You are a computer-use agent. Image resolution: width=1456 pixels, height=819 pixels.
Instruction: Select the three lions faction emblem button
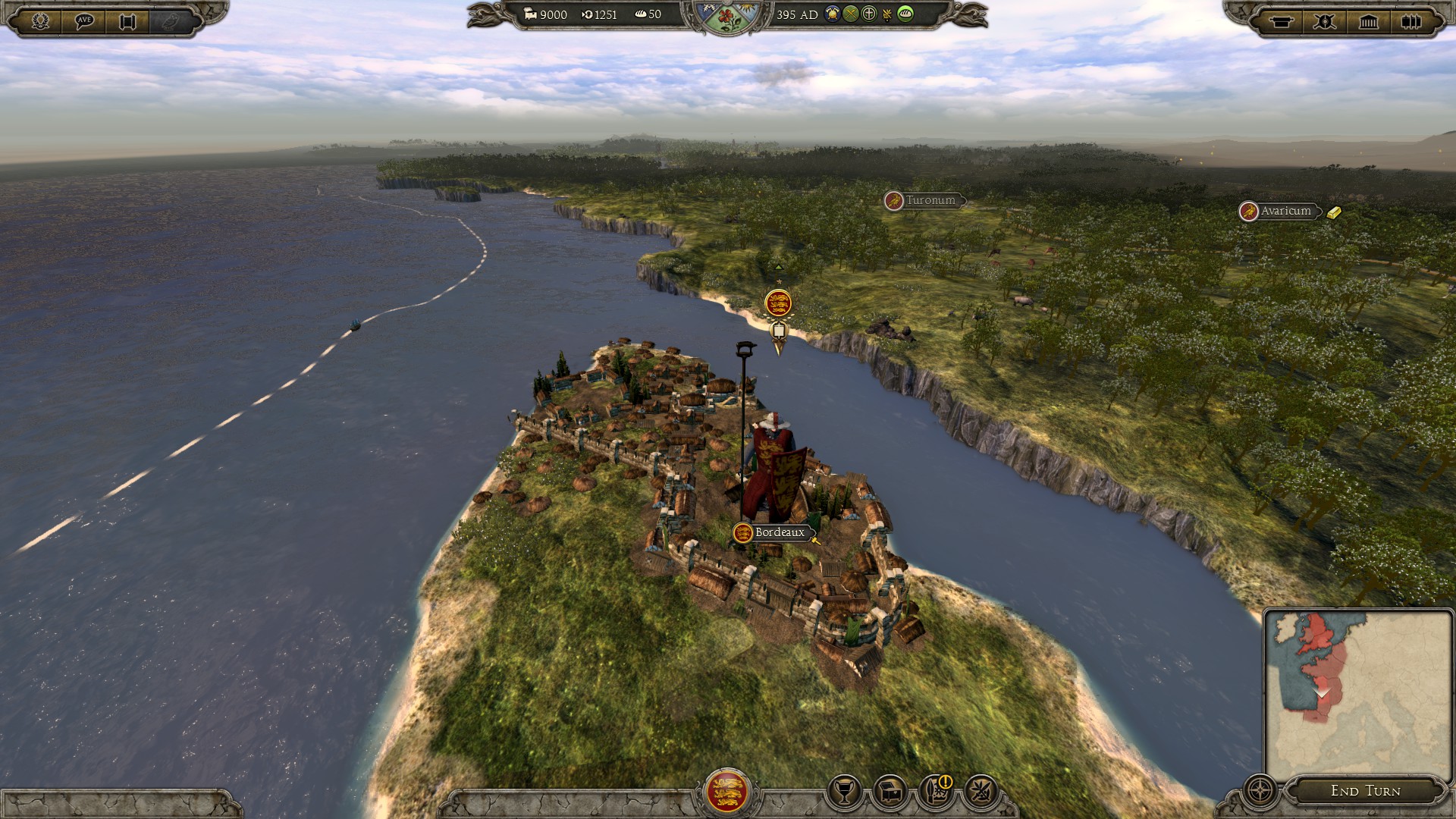[726, 791]
